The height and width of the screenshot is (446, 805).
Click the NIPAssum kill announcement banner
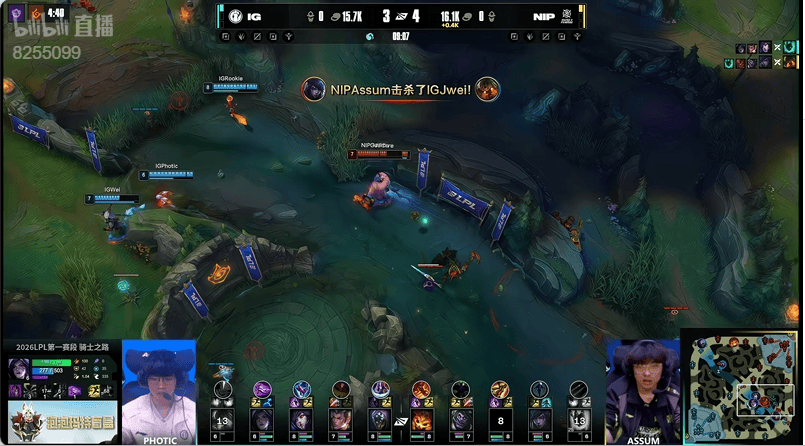click(x=400, y=89)
